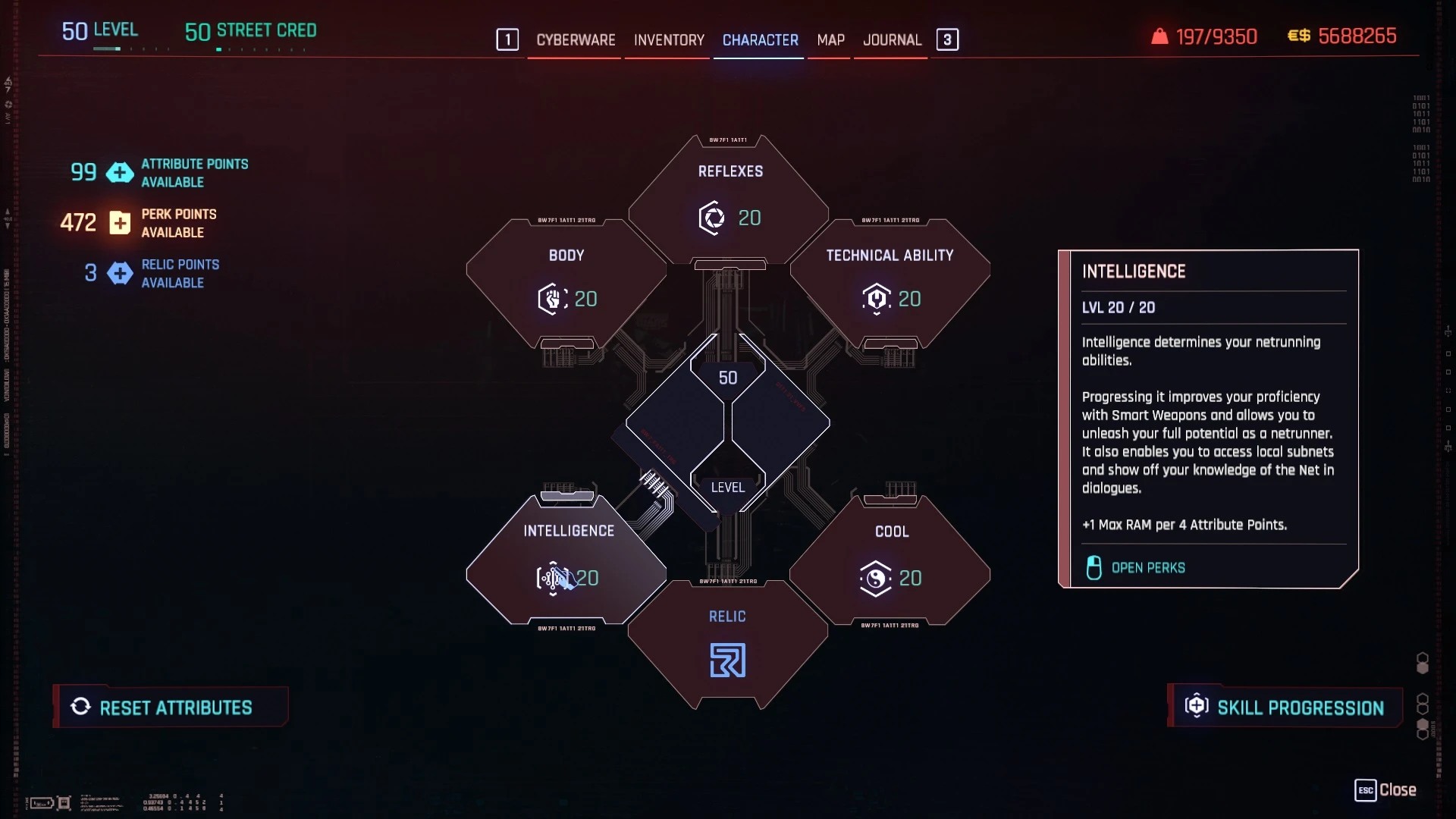
Task: Open Skill Progression
Action: coord(1285,708)
